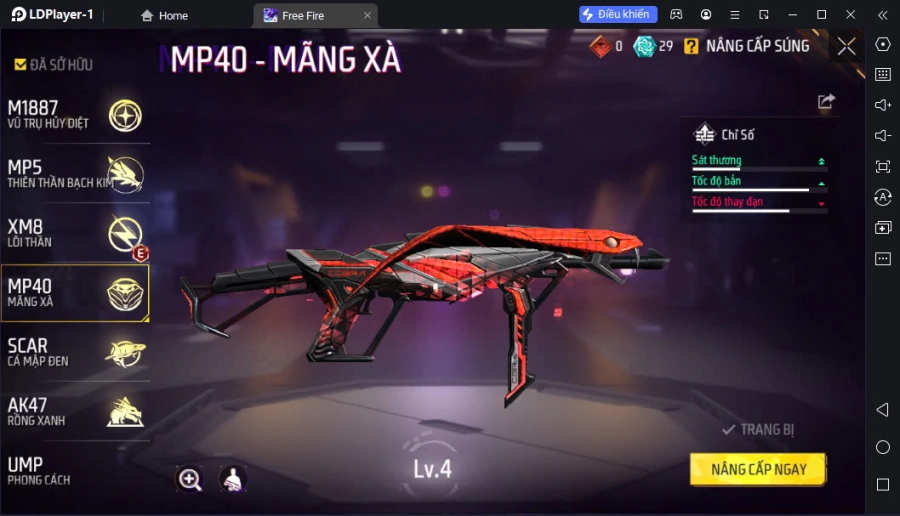
Task: Click the TRANG BỊ equip button
Action: [x=758, y=430]
